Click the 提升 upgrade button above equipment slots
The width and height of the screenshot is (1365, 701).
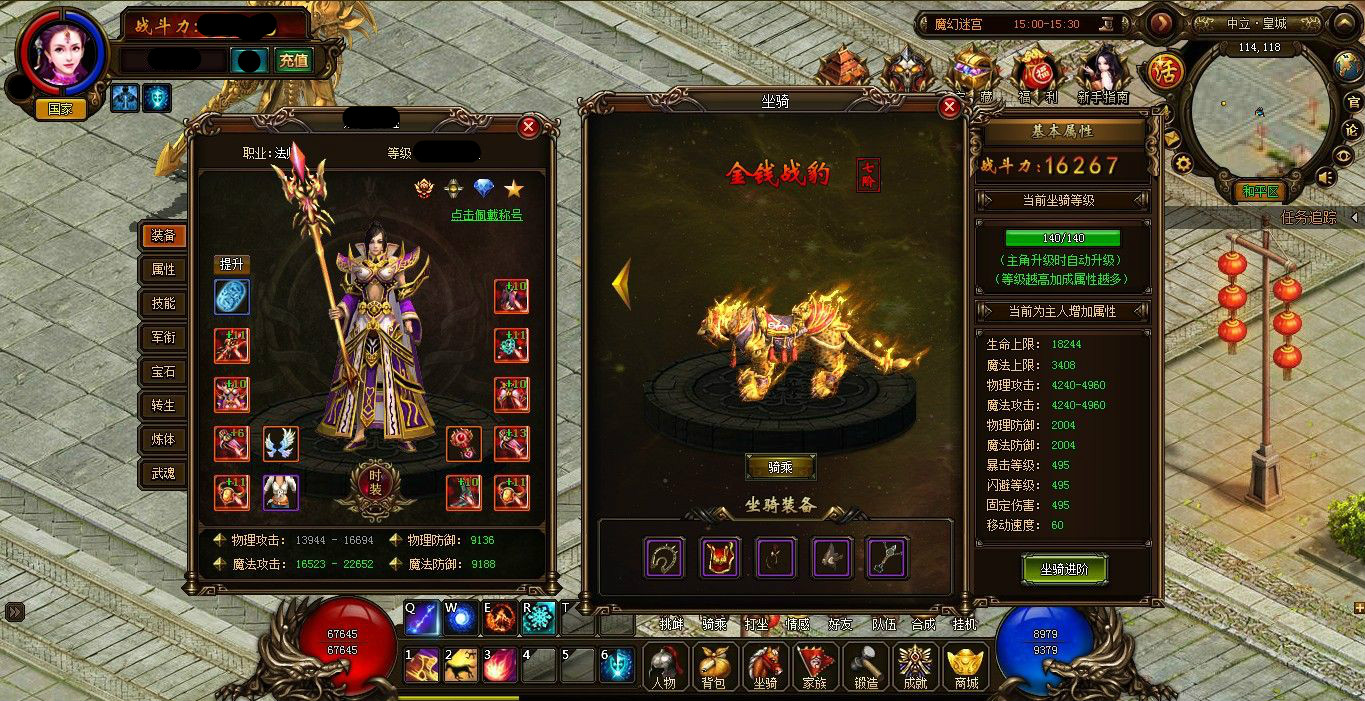(232, 264)
